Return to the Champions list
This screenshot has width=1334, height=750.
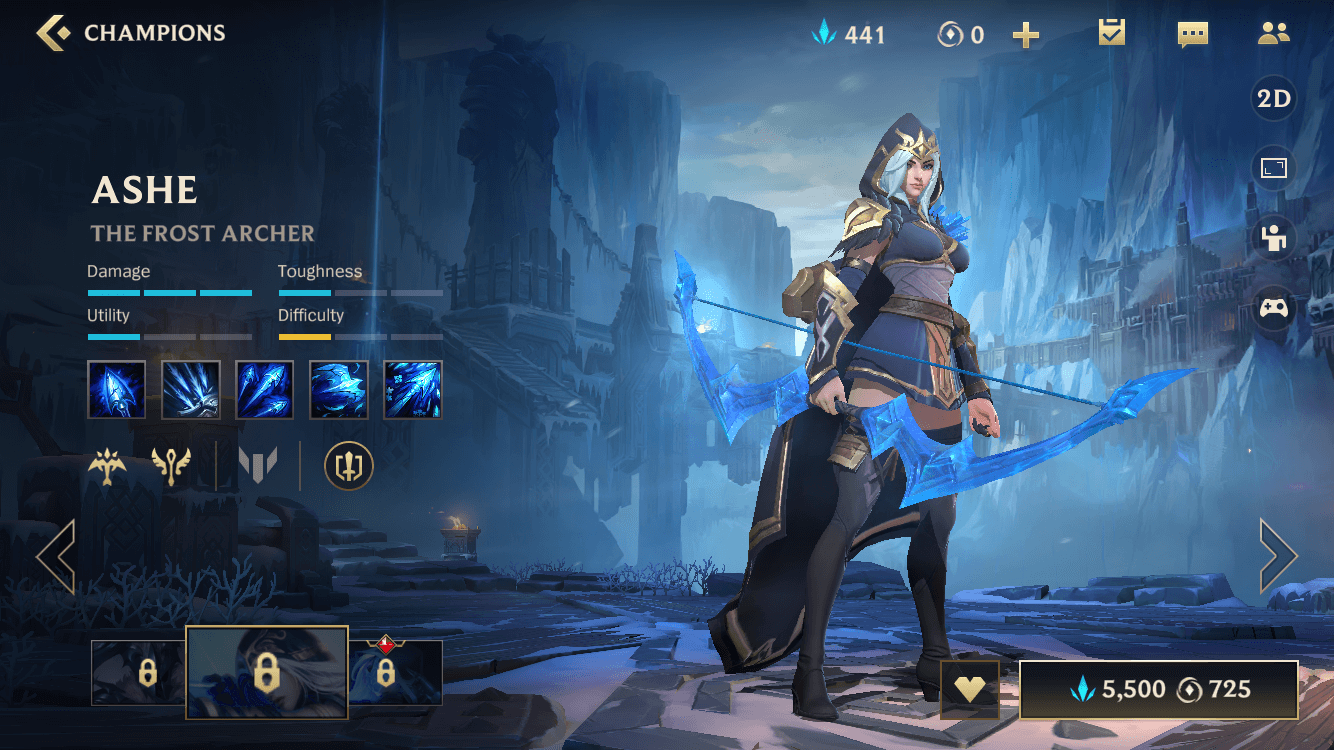[48, 32]
